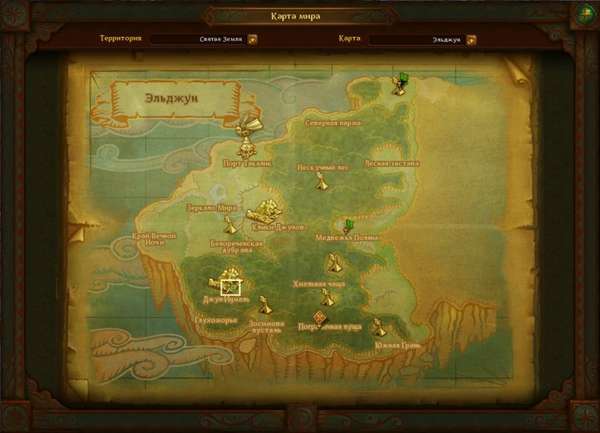This screenshot has height=433, width=600.
Task: Select the Погребённая пуща diamond marker
Action: pyautogui.click(x=321, y=317)
